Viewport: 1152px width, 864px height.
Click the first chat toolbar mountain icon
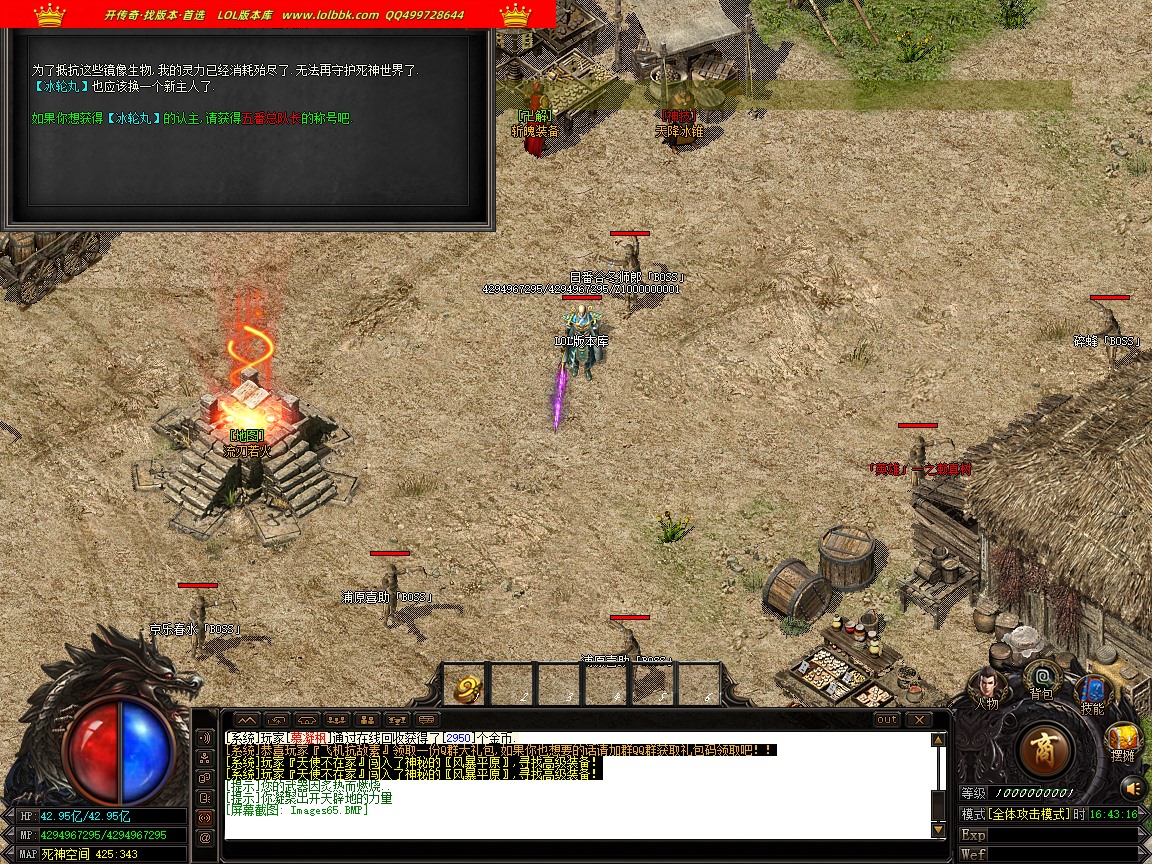pyautogui.click(x=247, y=719)
